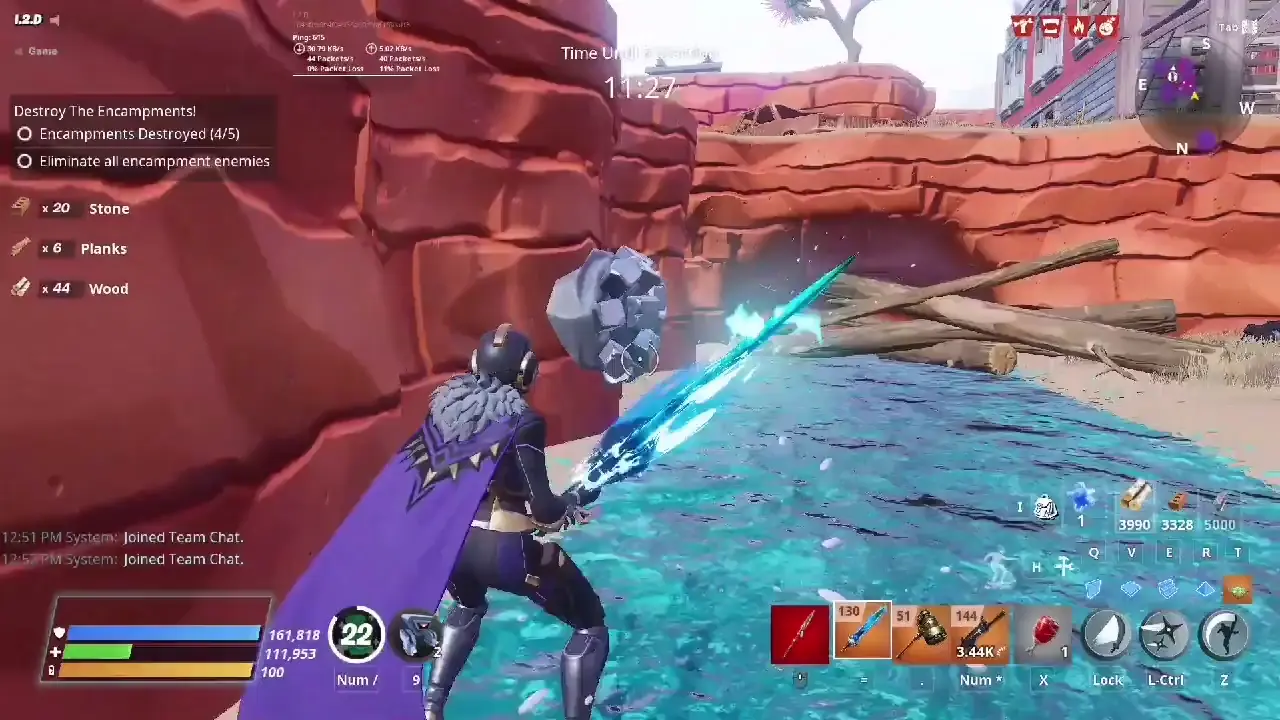This screenshot has height=720, width=1280.
Task: Click the green health bar
Action: tap(100, 651)
